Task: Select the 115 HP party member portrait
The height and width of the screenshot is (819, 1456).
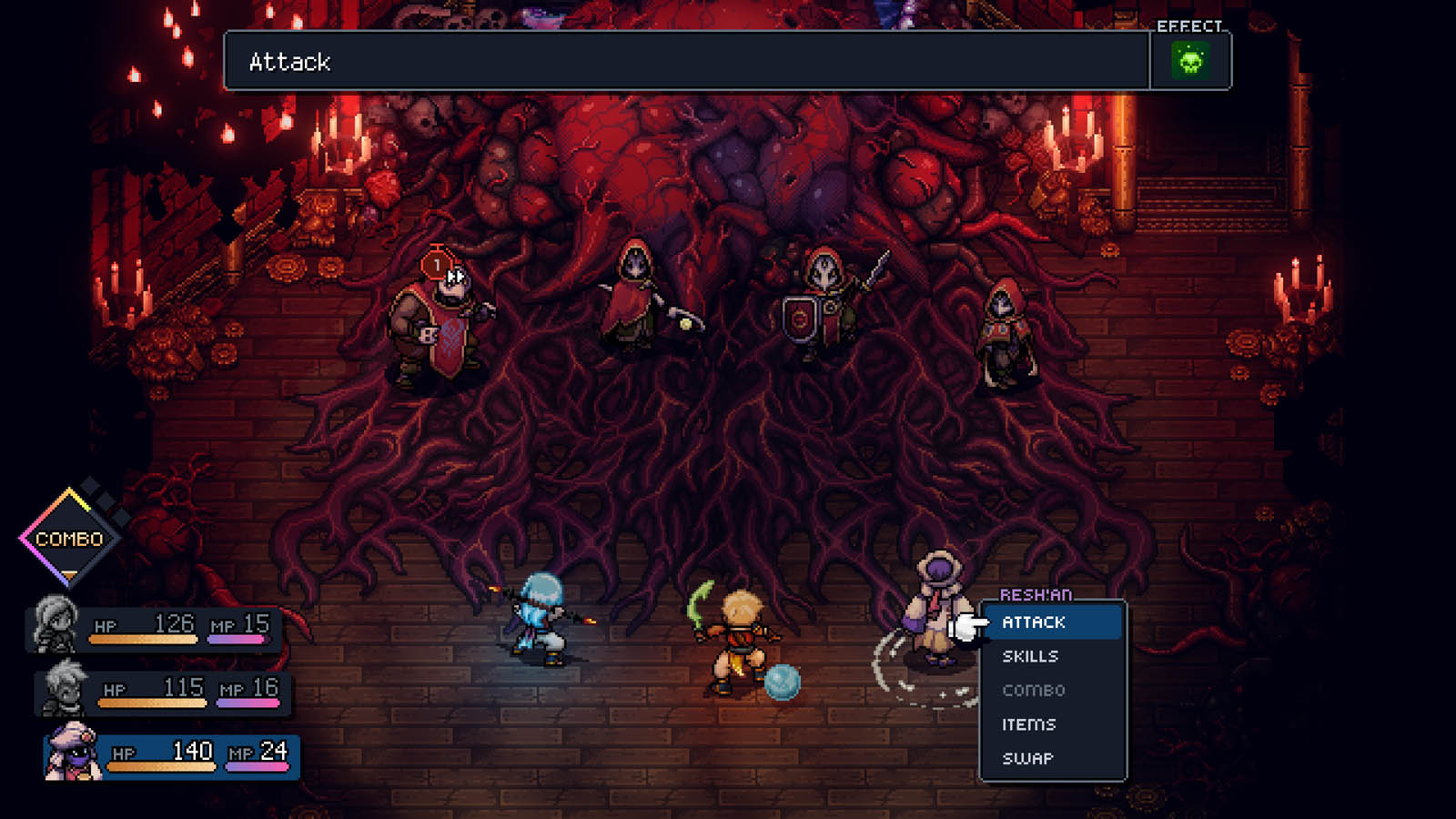Action: [x=64, y=688]
